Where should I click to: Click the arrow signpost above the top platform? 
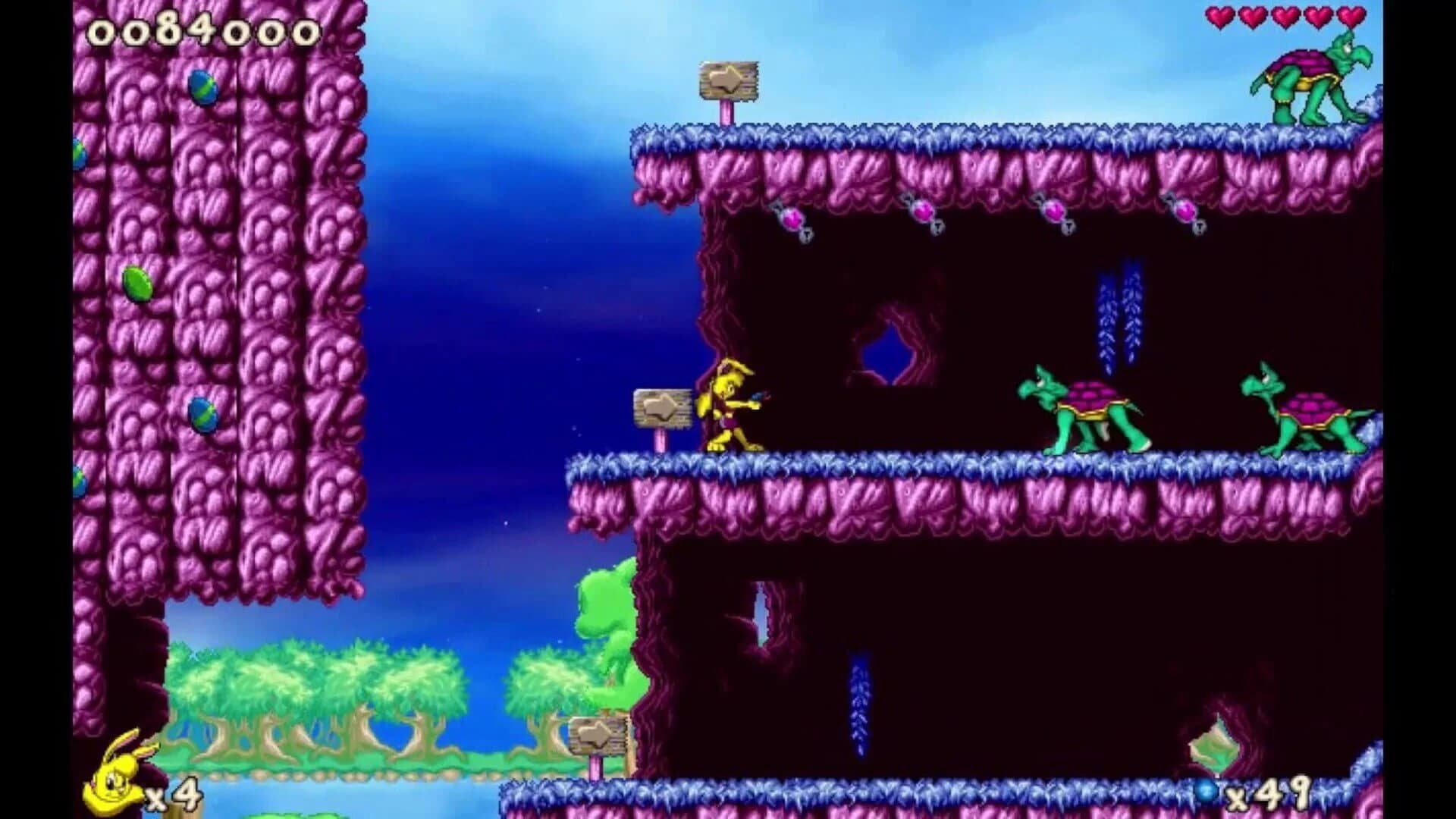pyautogui.click(x=728, y=80)
